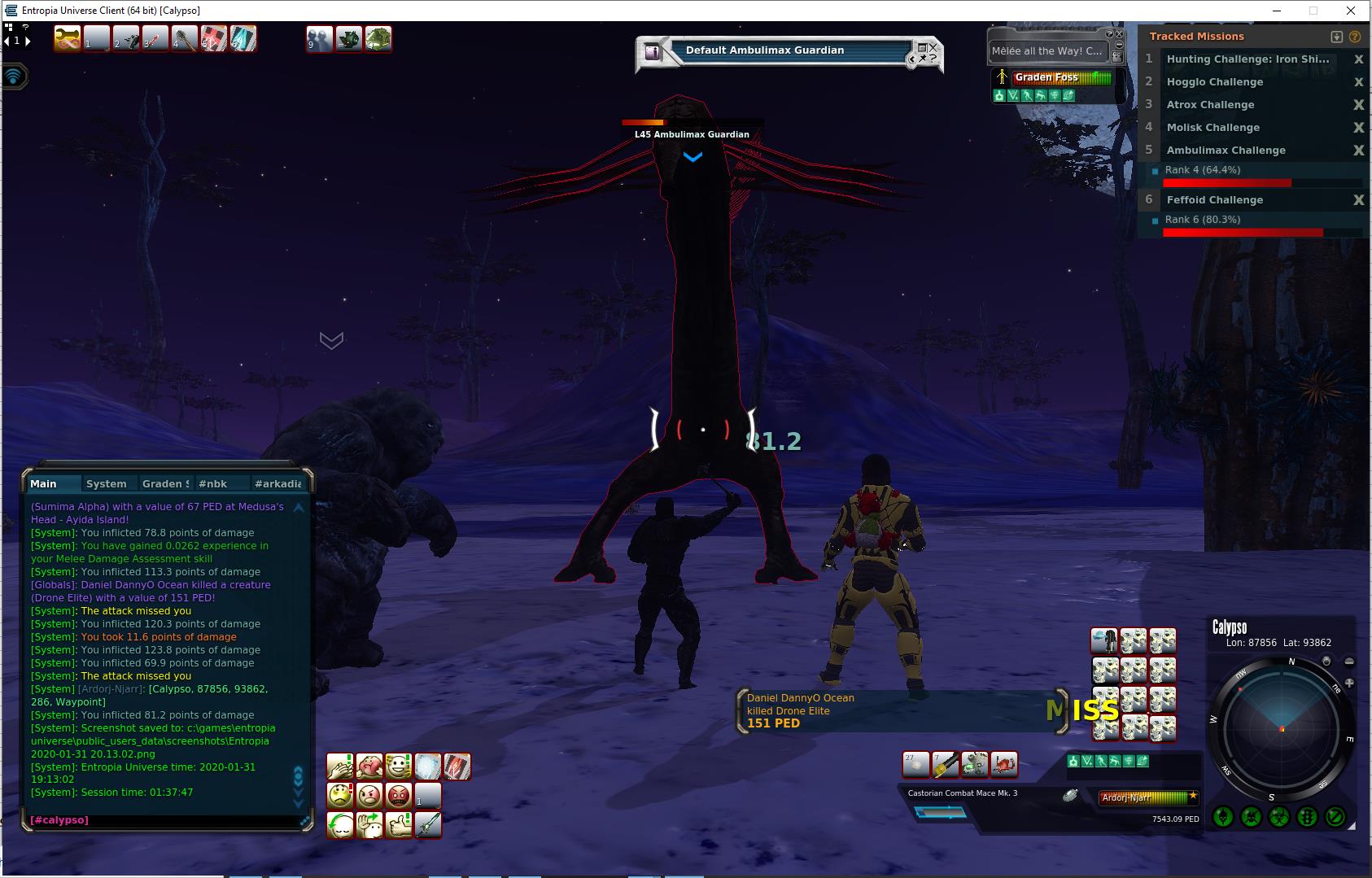Remove Hogglo Challenge from tracked missions
The image size is (1372, 878).
coord(1358,82)
